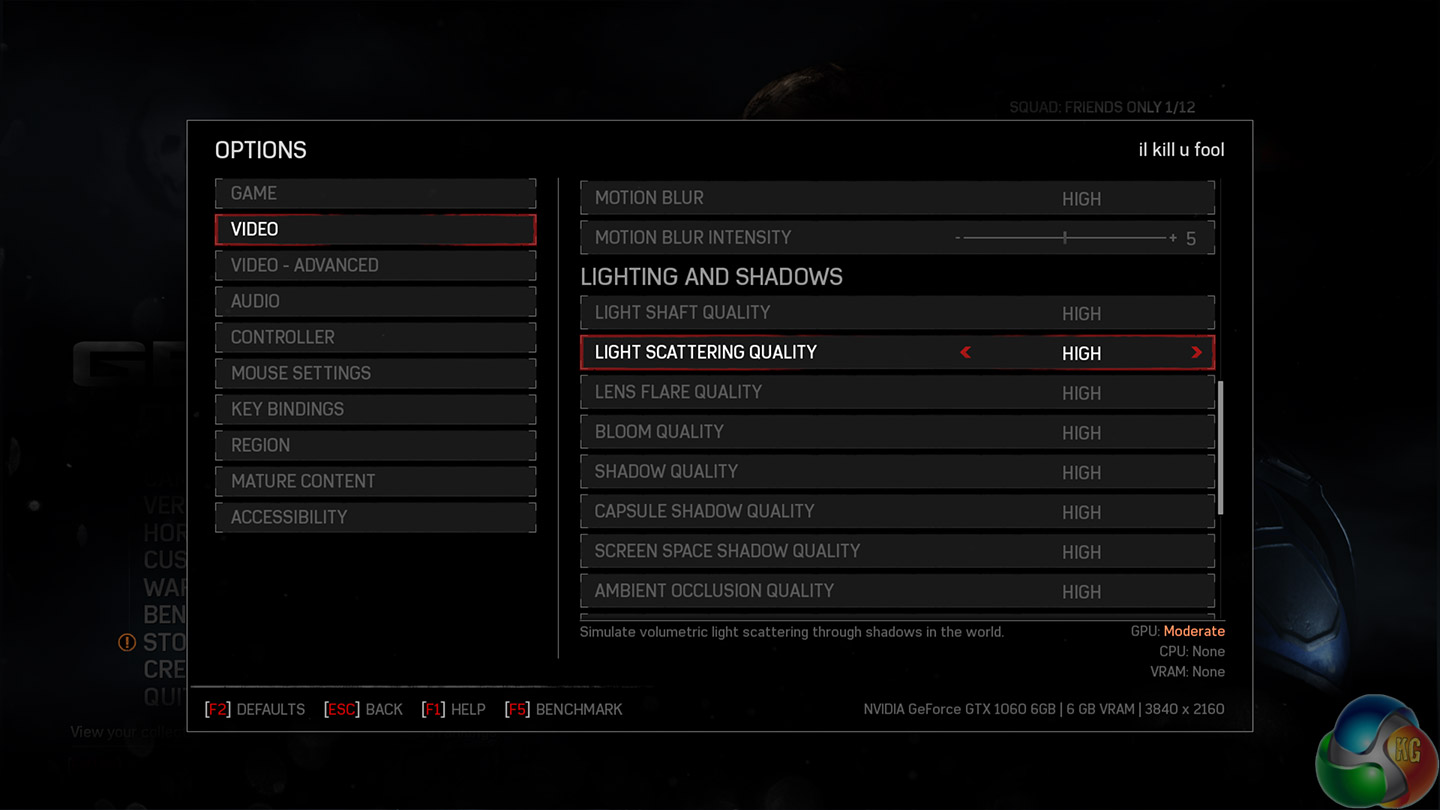Select the Bloom Quality row

coord(897,432)
